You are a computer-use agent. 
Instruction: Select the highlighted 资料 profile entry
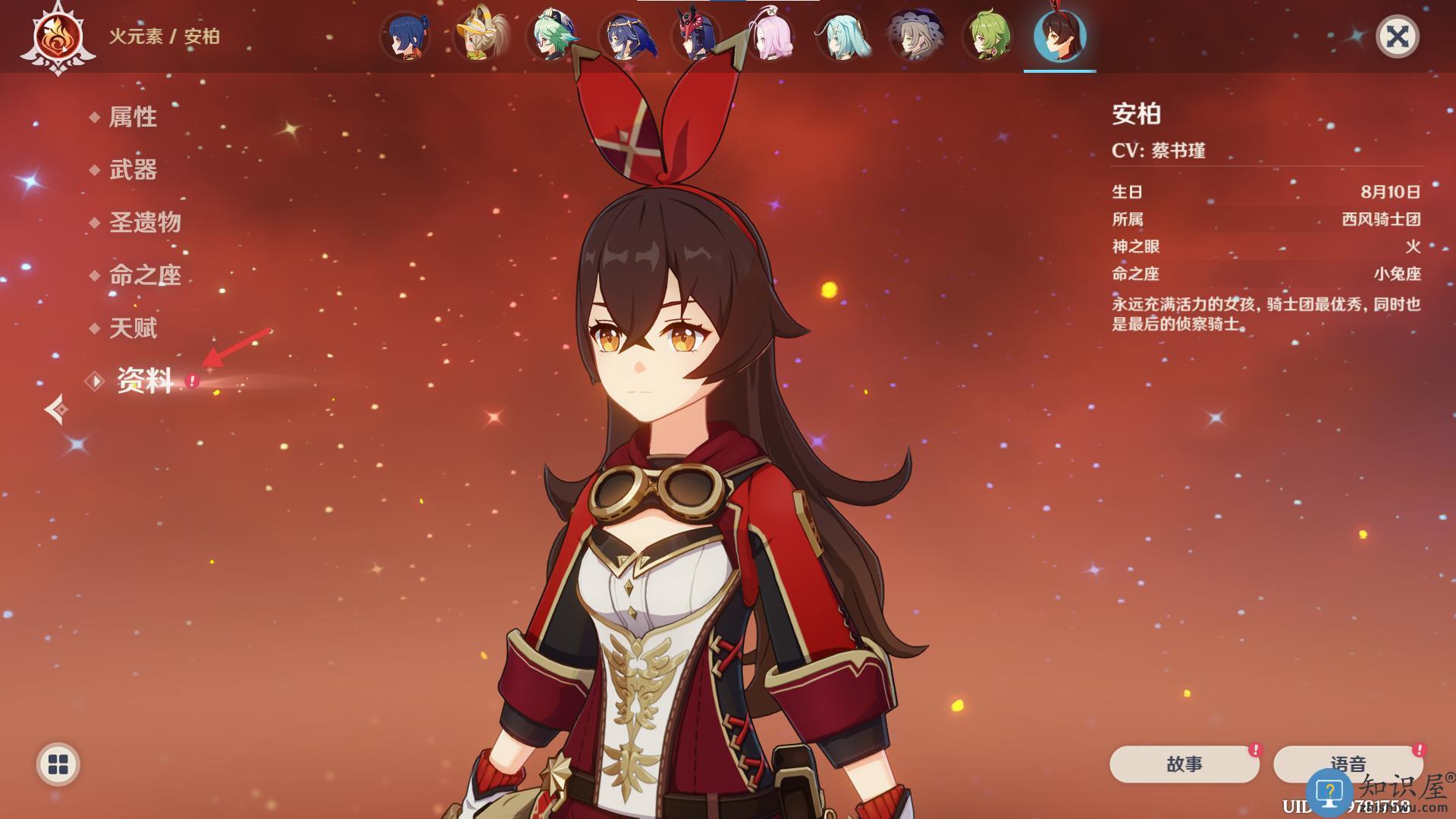(x=144, y=381)
